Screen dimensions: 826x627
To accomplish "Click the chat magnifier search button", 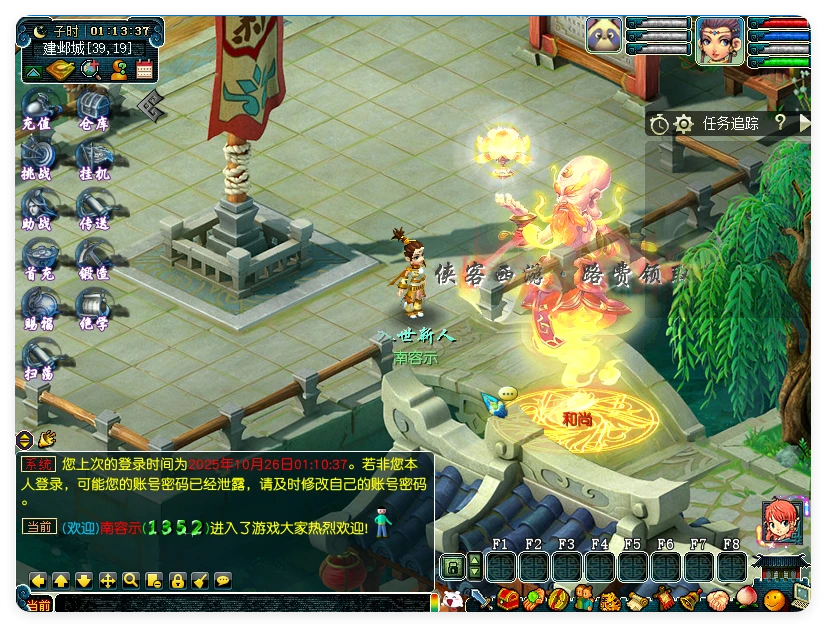I will pyautogui.click(x=130, y=580).
